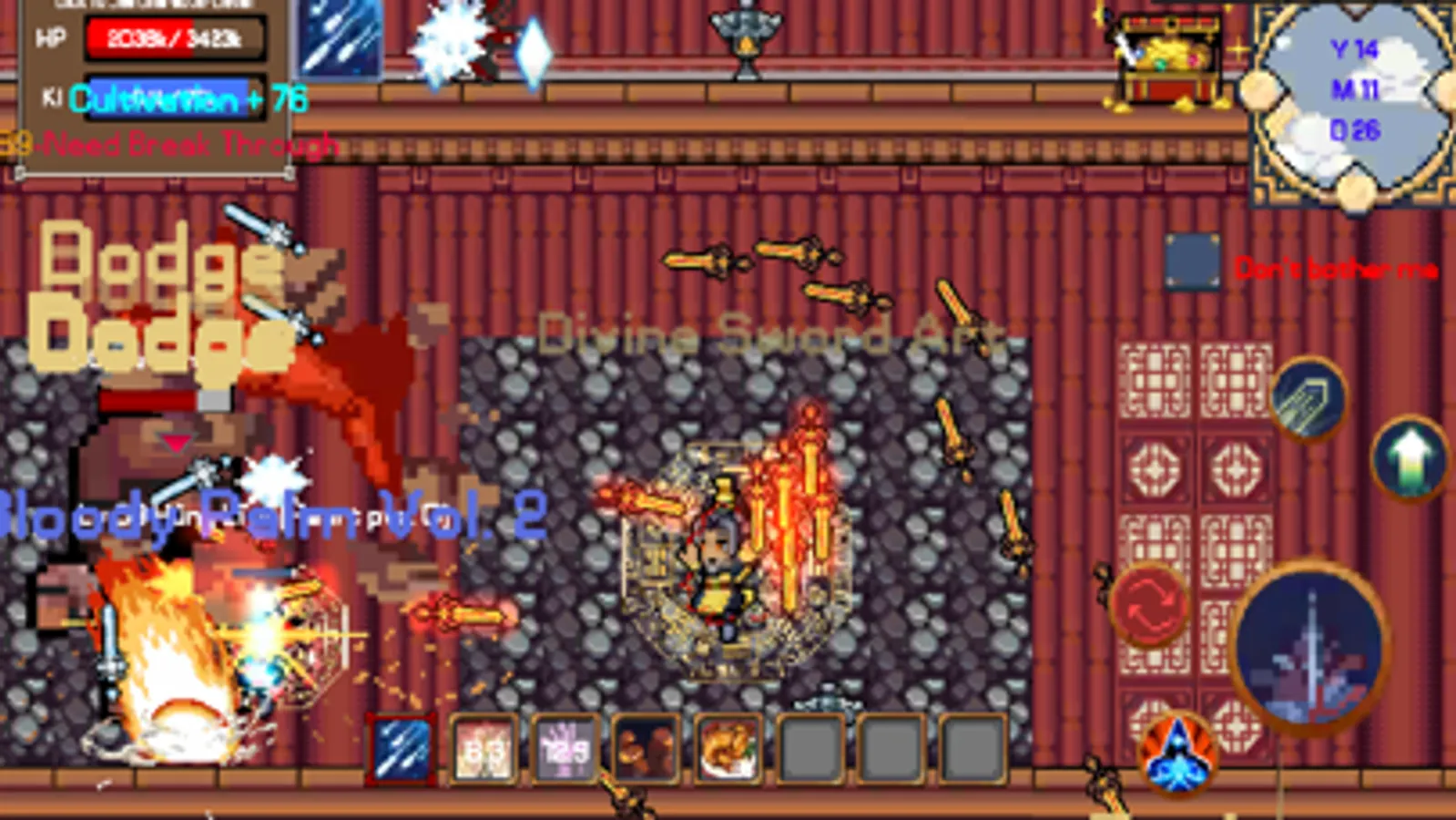This screenshot has height=820, width=1456.
Task: Tap the 'Cultivation +76' popup text
Action: click(x=187, y=103)
